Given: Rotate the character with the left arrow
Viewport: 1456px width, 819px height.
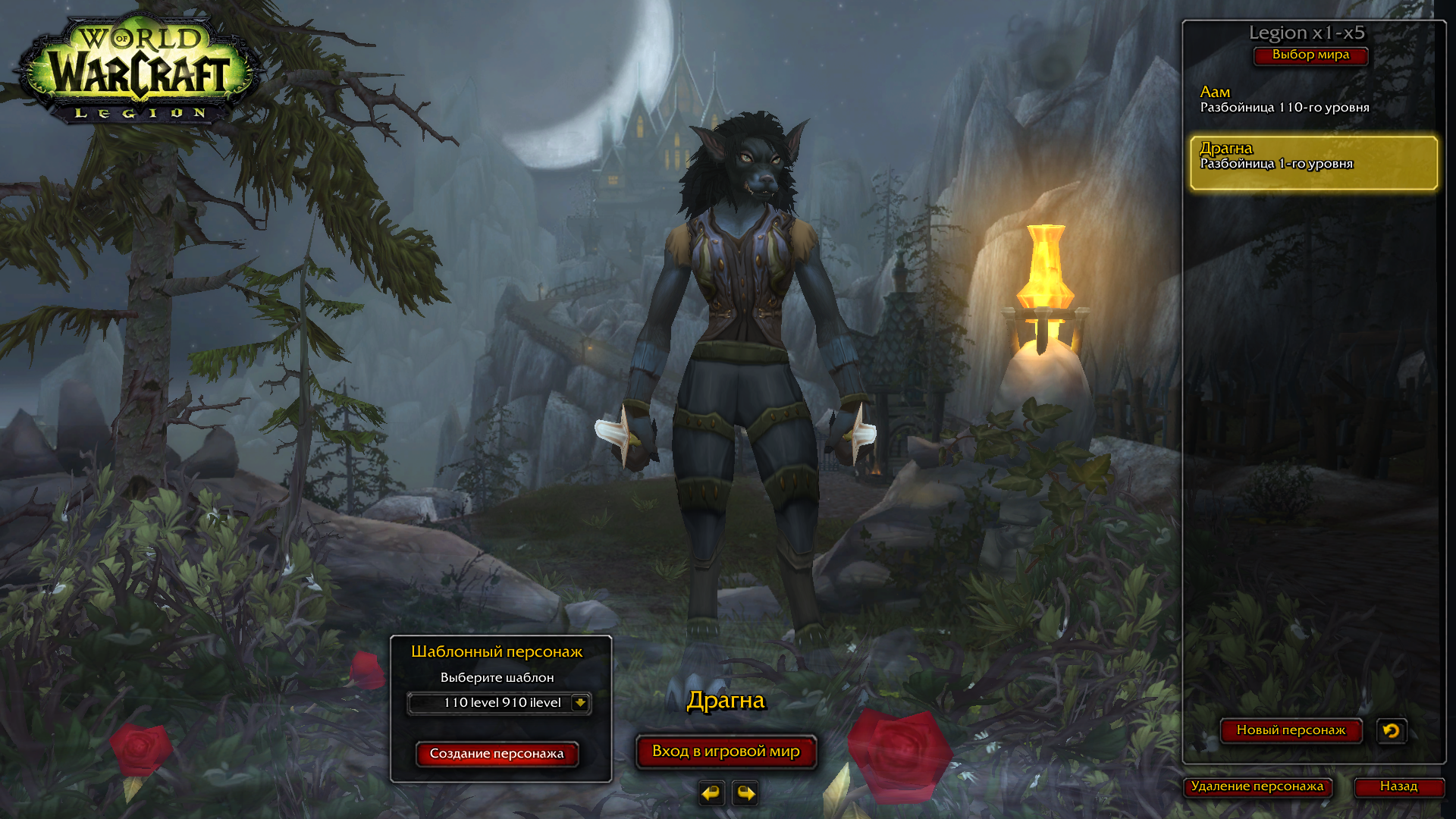Looking at the screenshot, I should [711, 793].
